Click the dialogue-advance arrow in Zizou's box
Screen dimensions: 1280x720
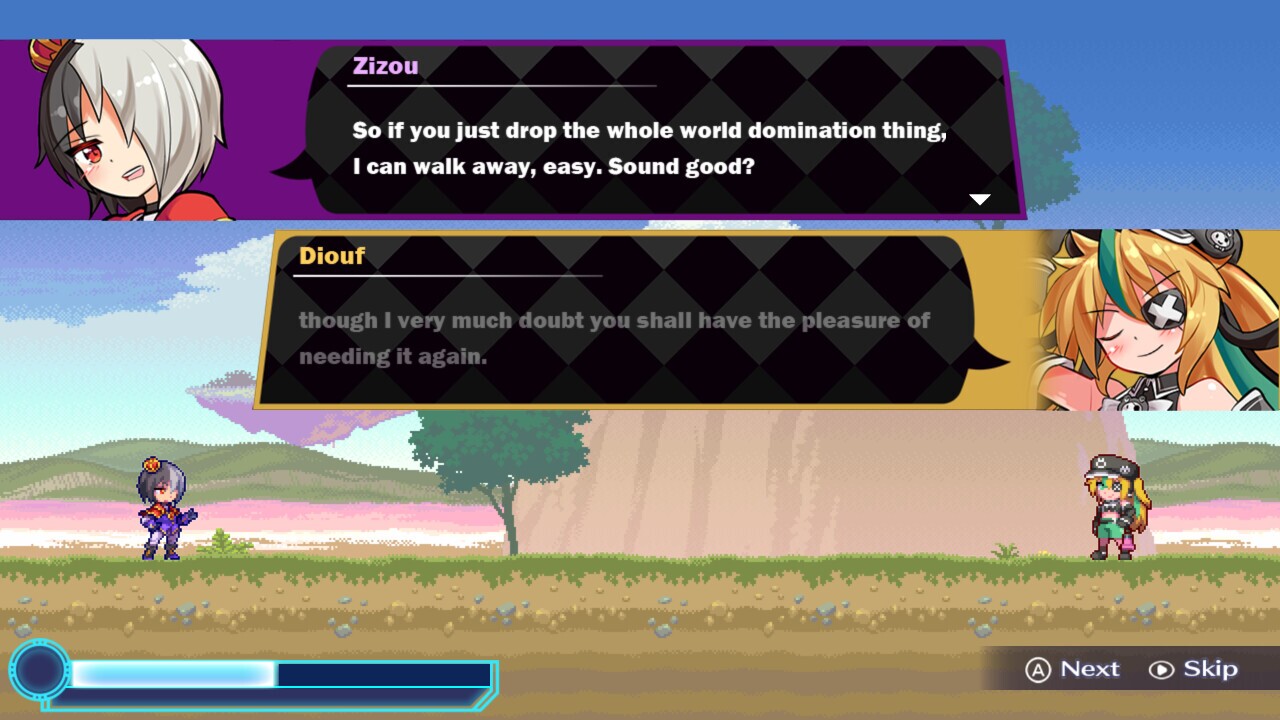[979, 198]
